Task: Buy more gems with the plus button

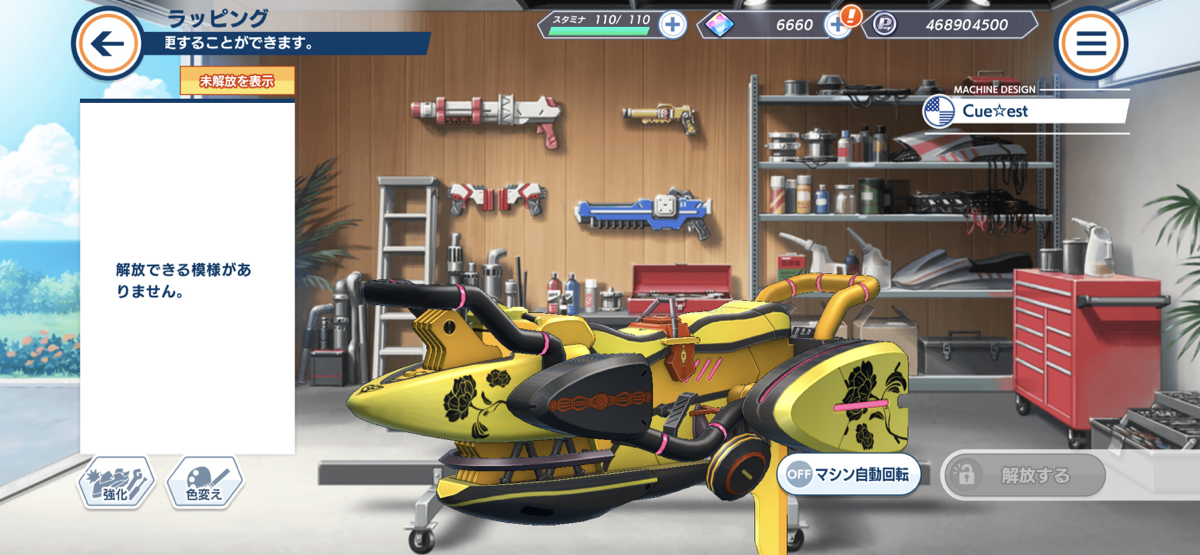Action: pos(837,25)
